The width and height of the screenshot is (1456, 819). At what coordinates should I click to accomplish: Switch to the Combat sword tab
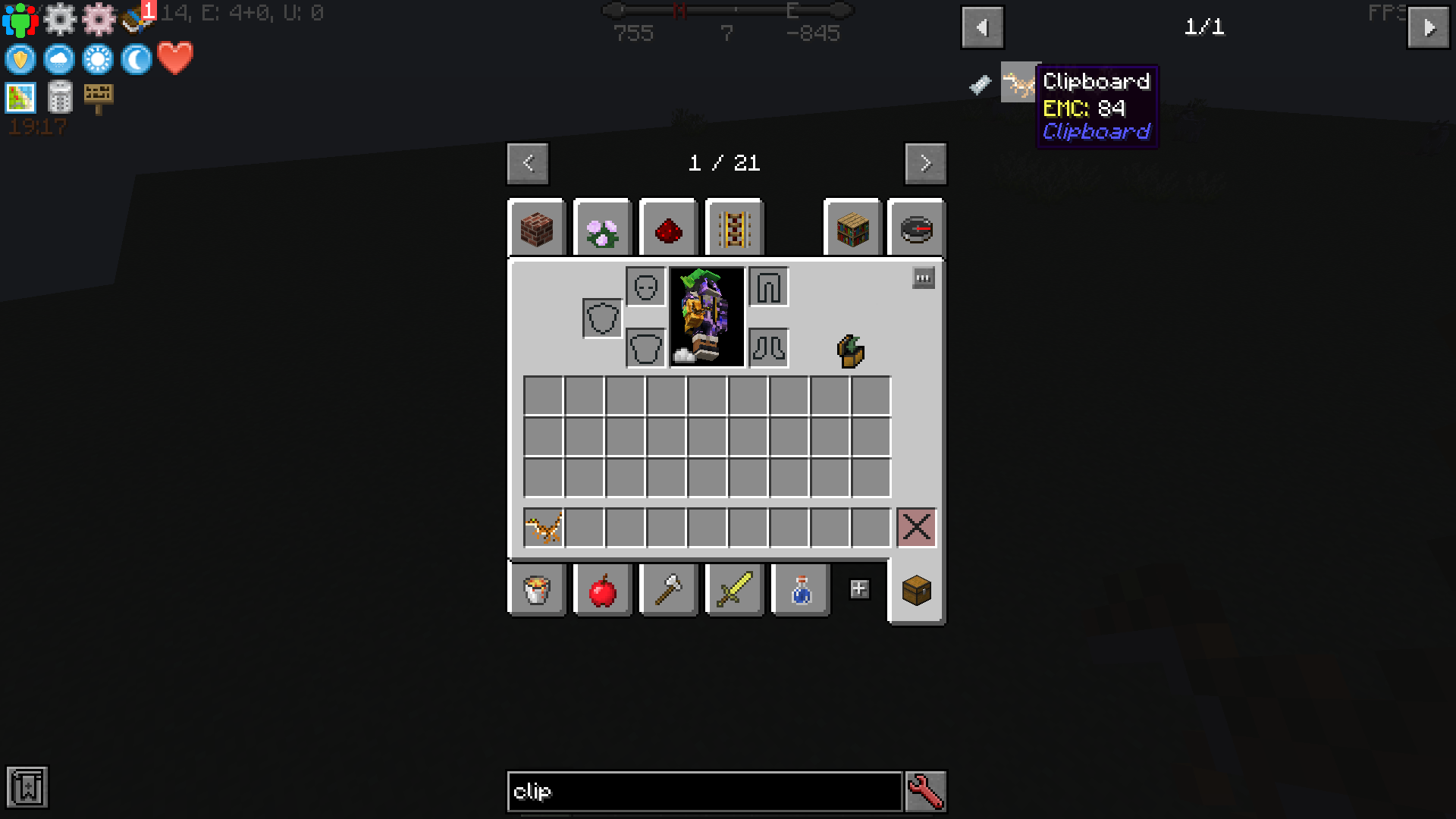pos(734,589)
